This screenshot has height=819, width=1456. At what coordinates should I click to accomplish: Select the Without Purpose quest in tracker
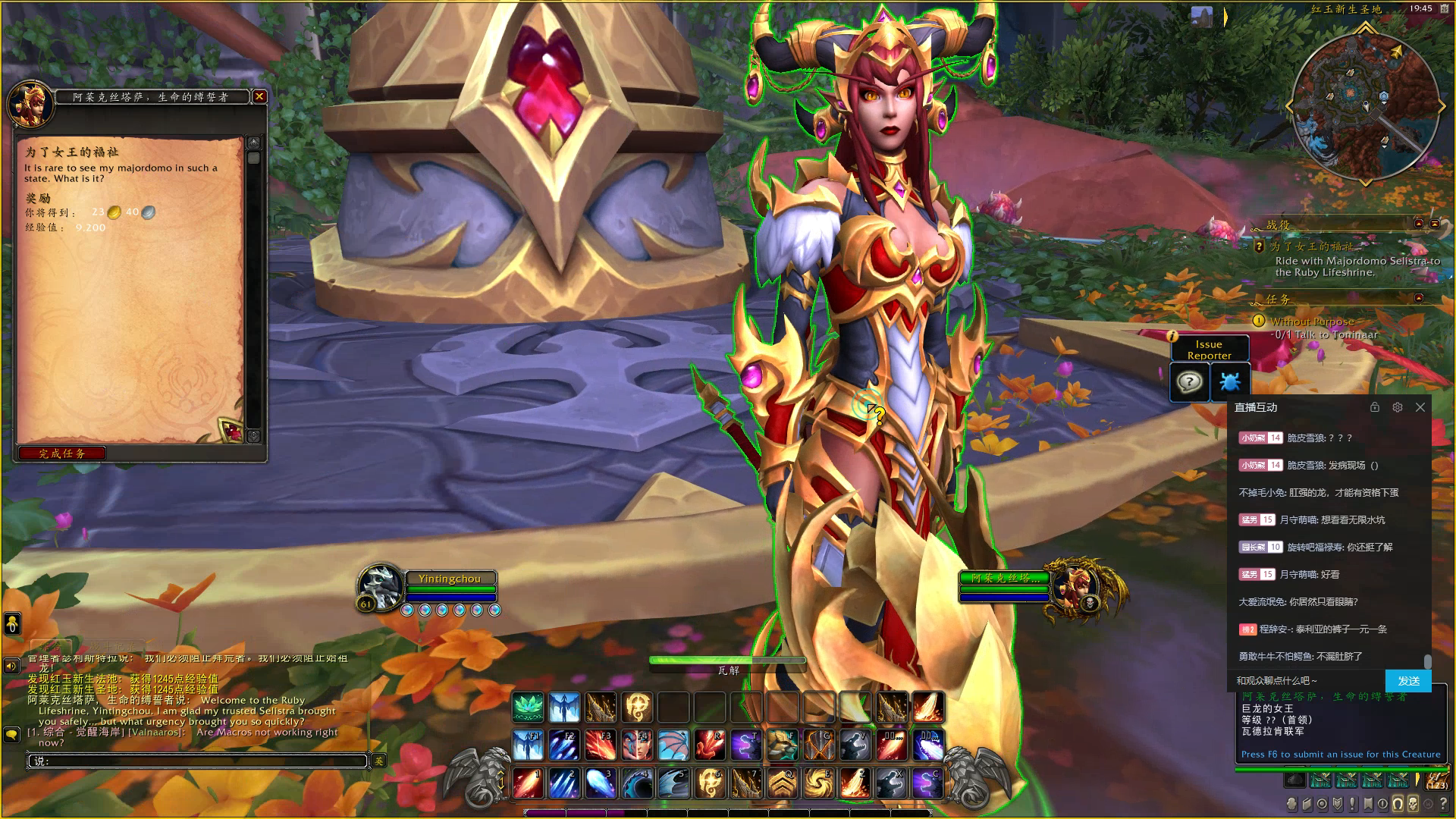(1312, 322)
